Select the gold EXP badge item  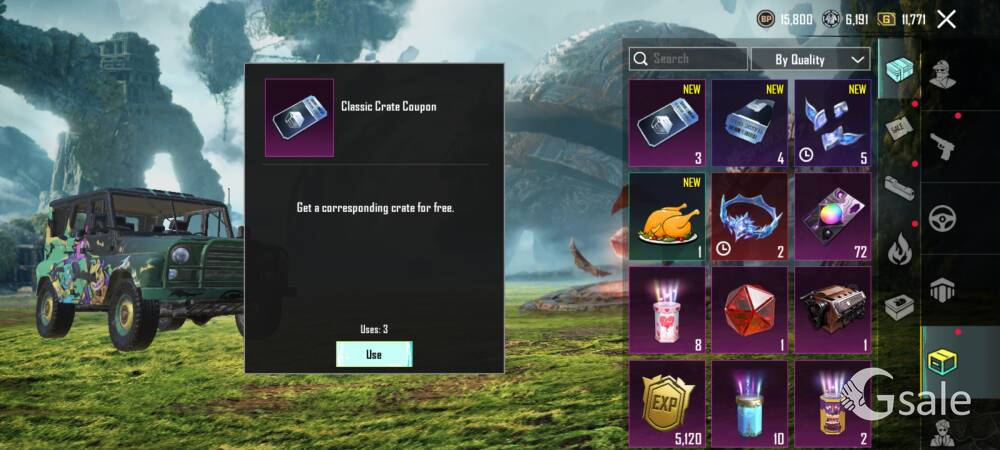click(x=667, y=404)
